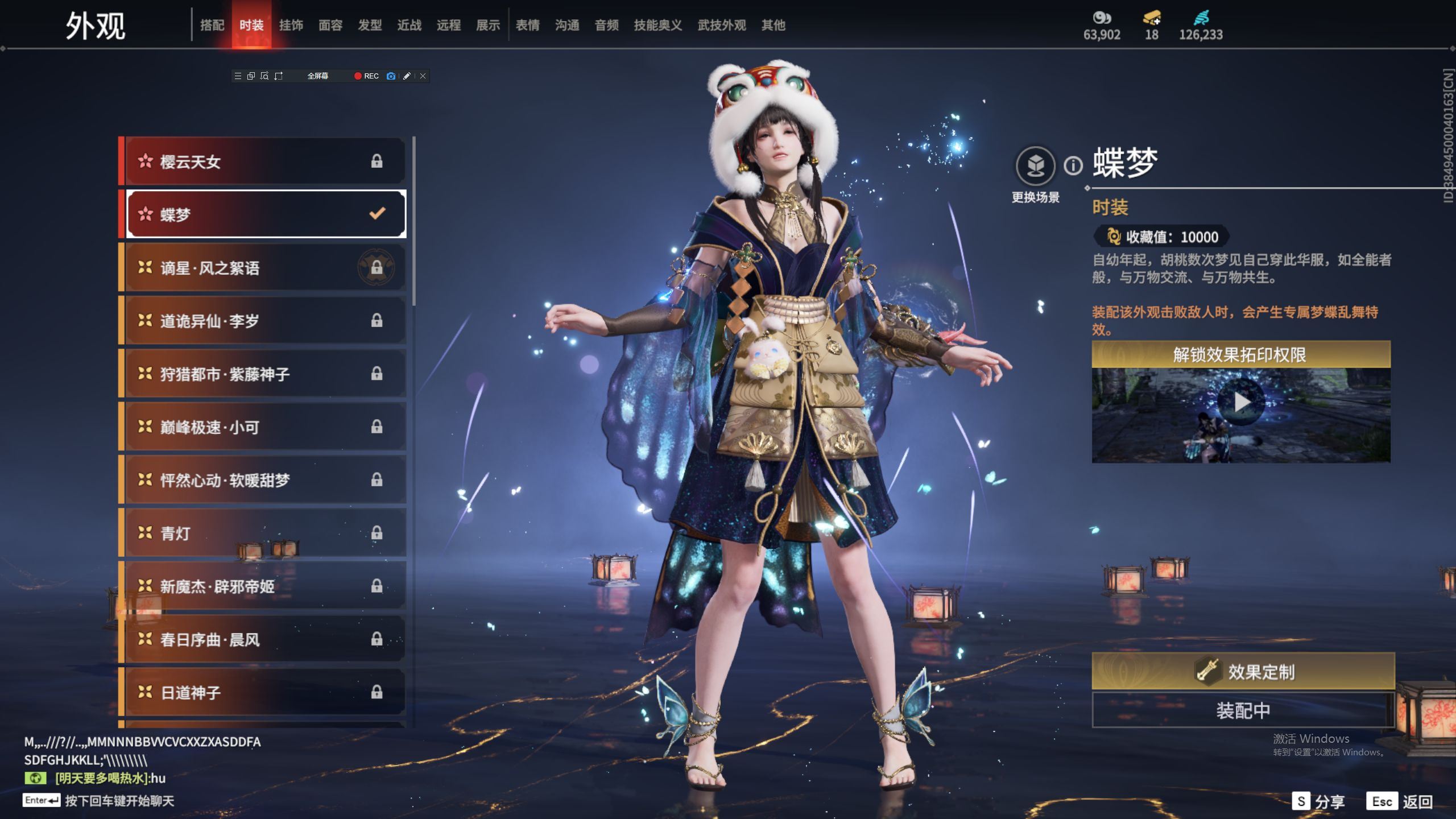Click the 分享 share button
The width and height of the screenshot is (1456, 819).
pos(1318,801)
